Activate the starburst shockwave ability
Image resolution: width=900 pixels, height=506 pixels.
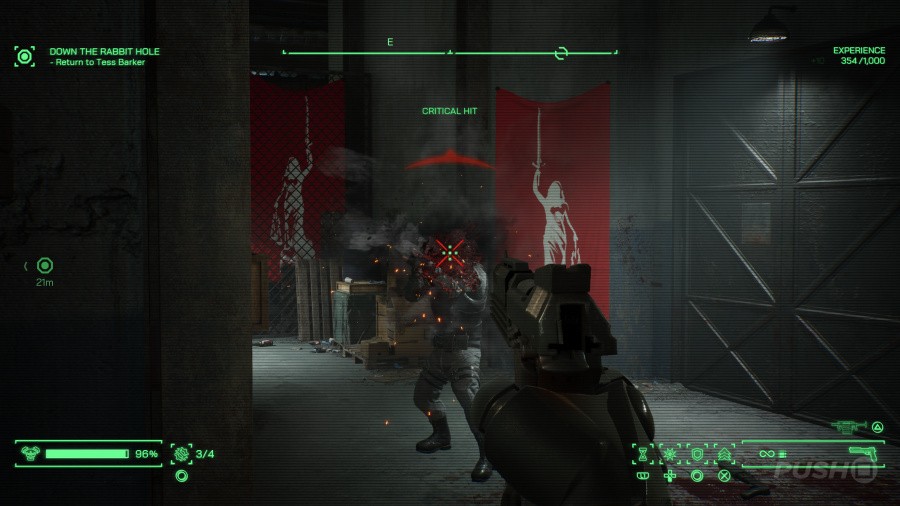coord(669,454)
